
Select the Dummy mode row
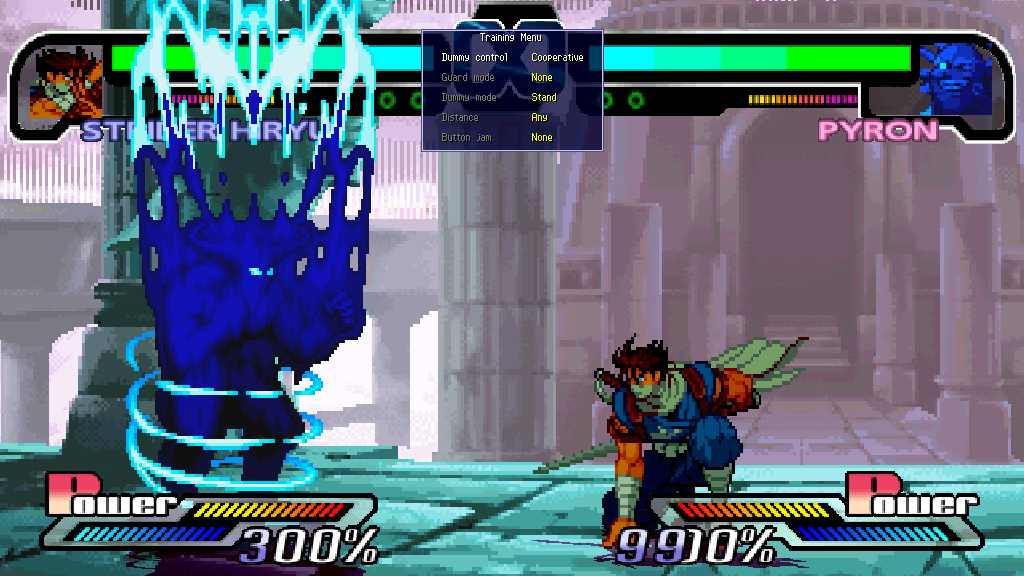click(469, 98)
